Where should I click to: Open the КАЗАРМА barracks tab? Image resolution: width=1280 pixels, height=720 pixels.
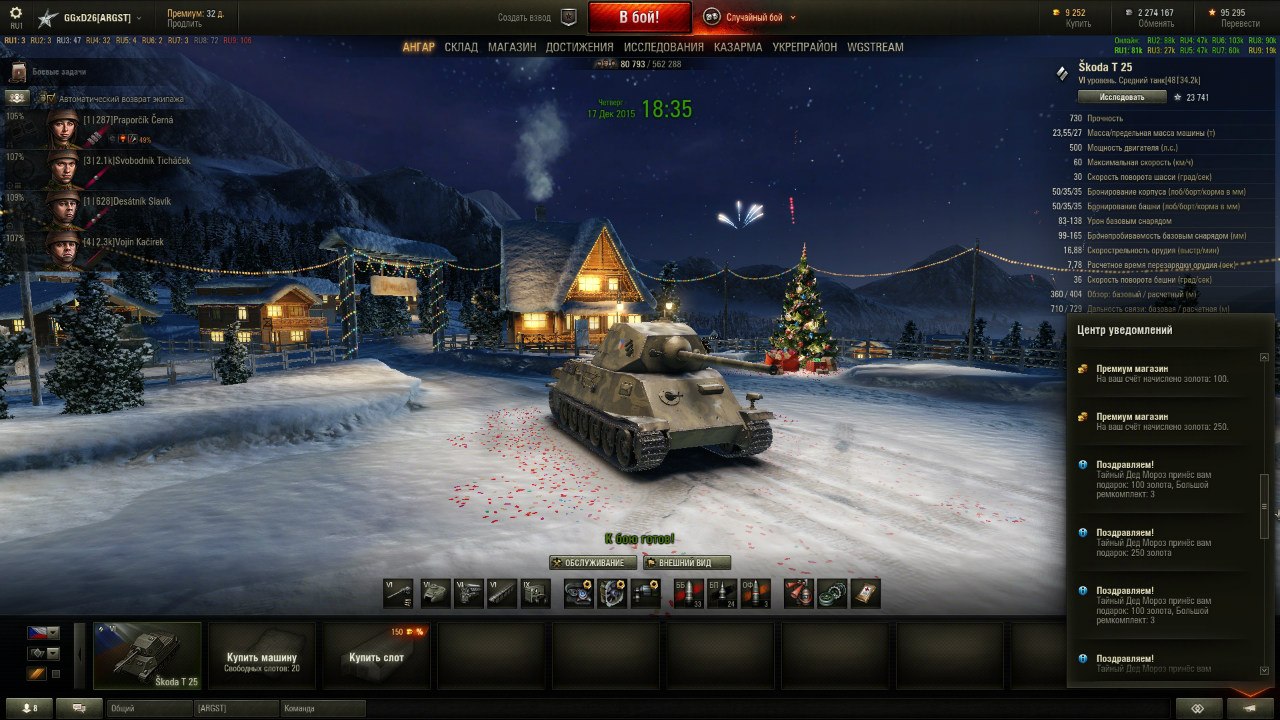coord(738,47)
